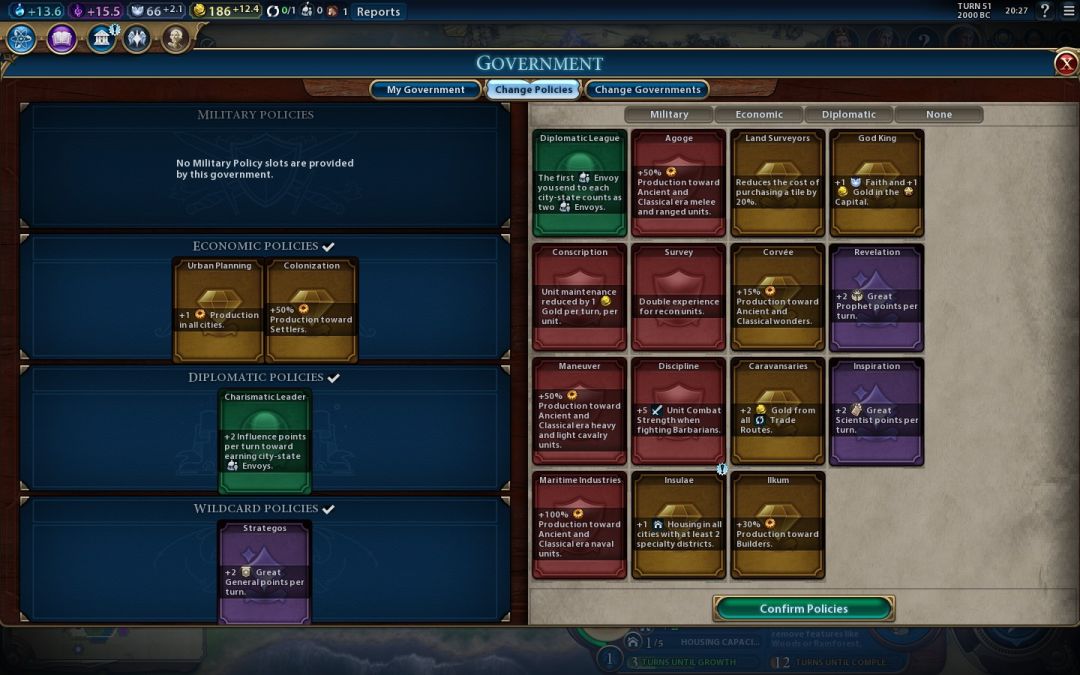1080x675 pixels.
Task: Open the Change Governments tab
Action: coord(647,90)
